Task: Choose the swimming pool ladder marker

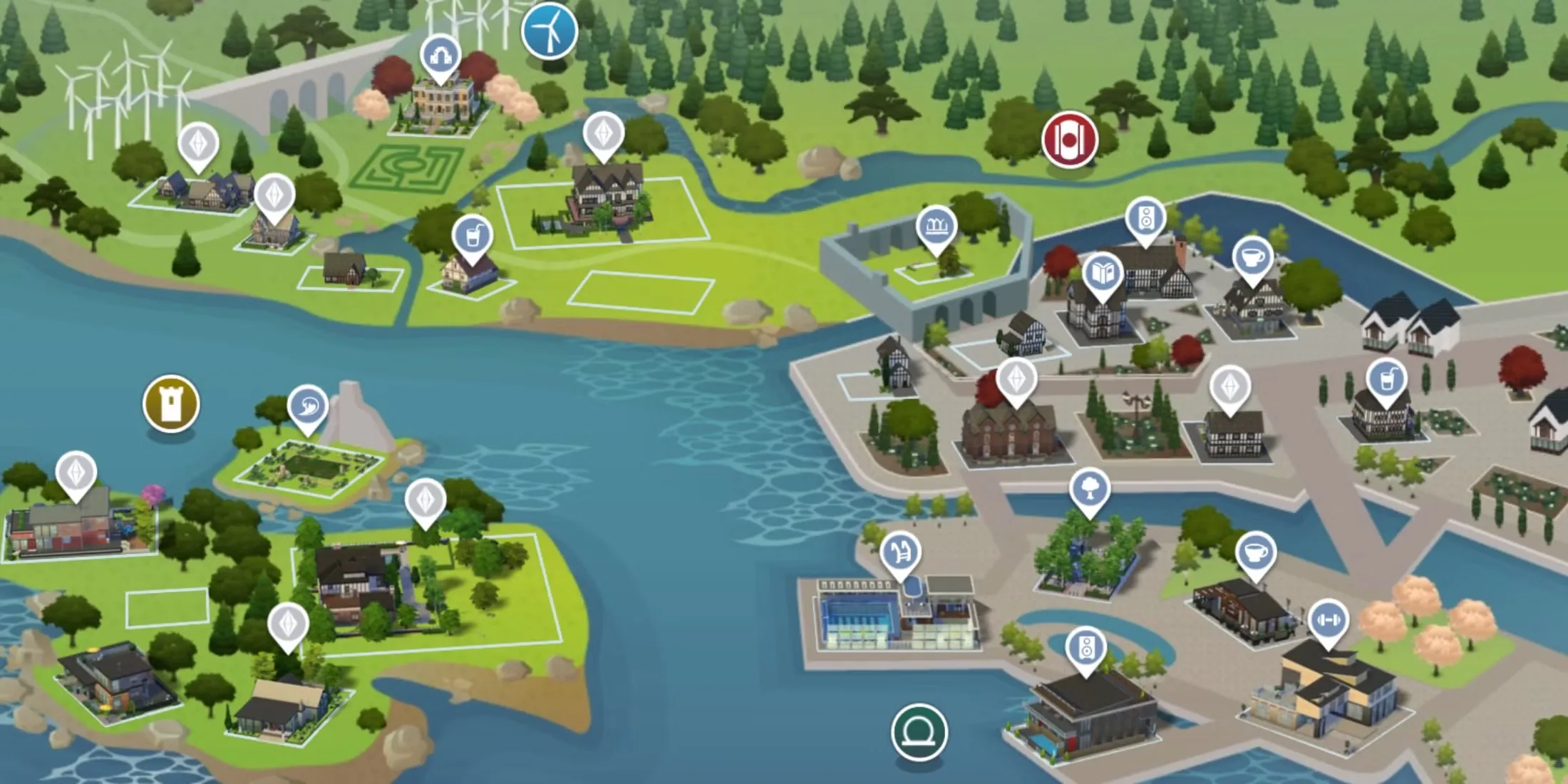Action: click(x=900, y=552)
